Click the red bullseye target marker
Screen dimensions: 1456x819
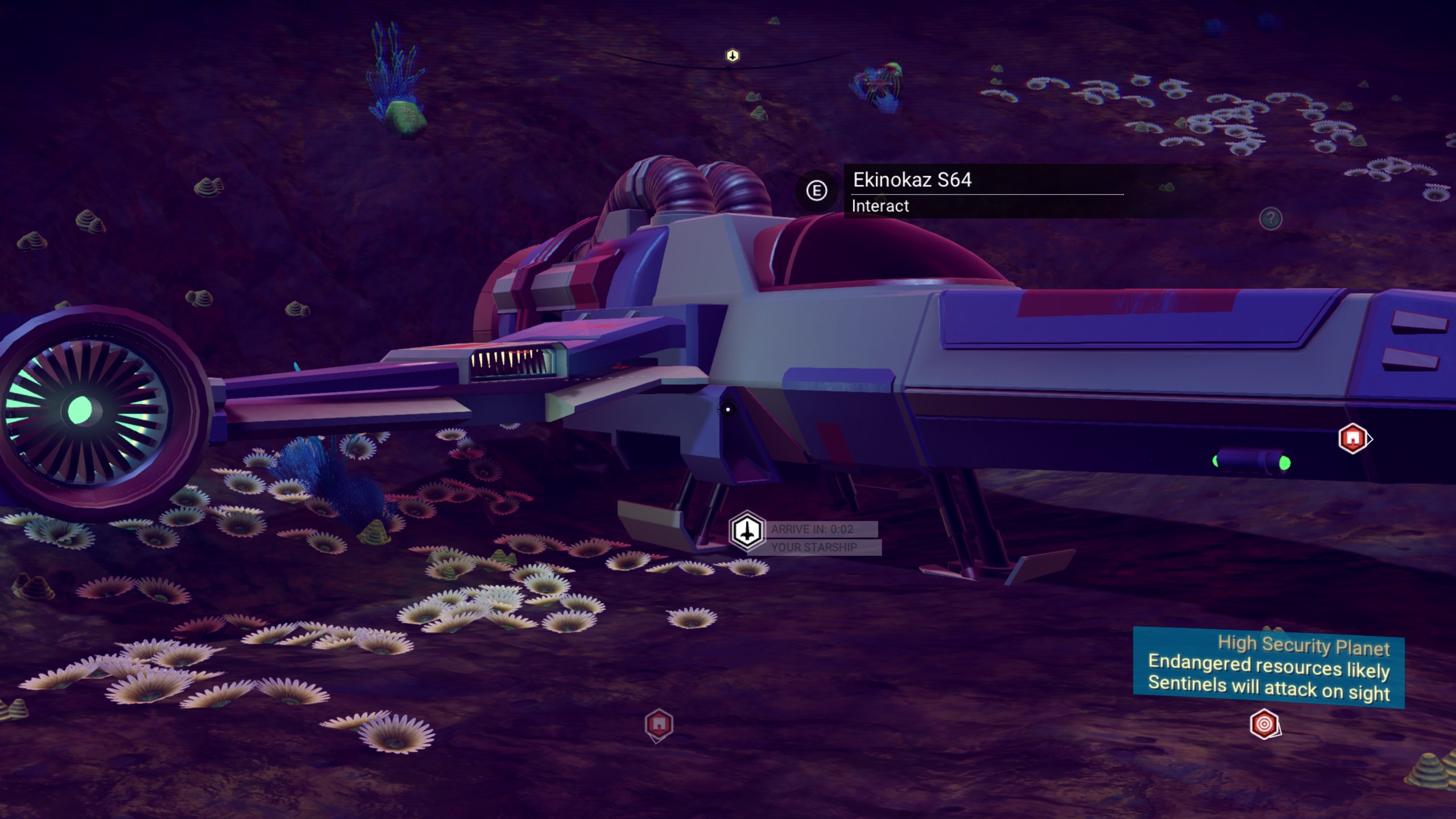(1264, 724)
